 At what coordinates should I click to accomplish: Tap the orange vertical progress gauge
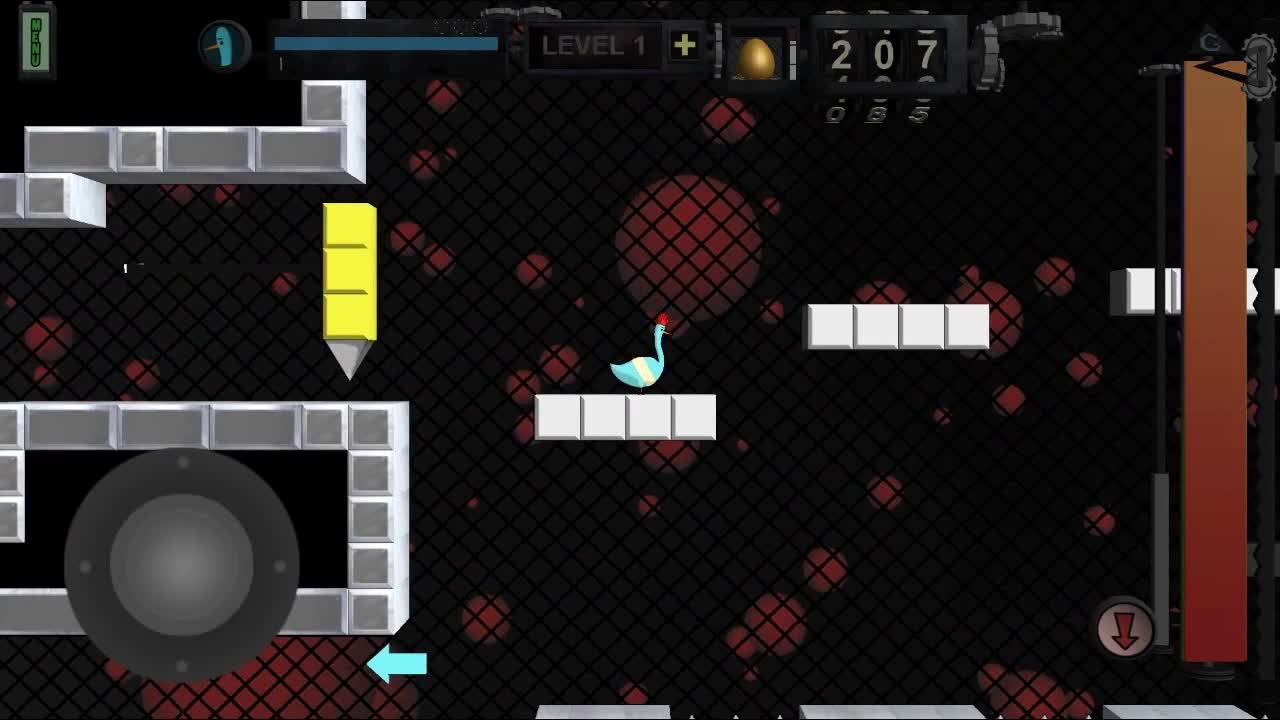tap(1215, 360)
